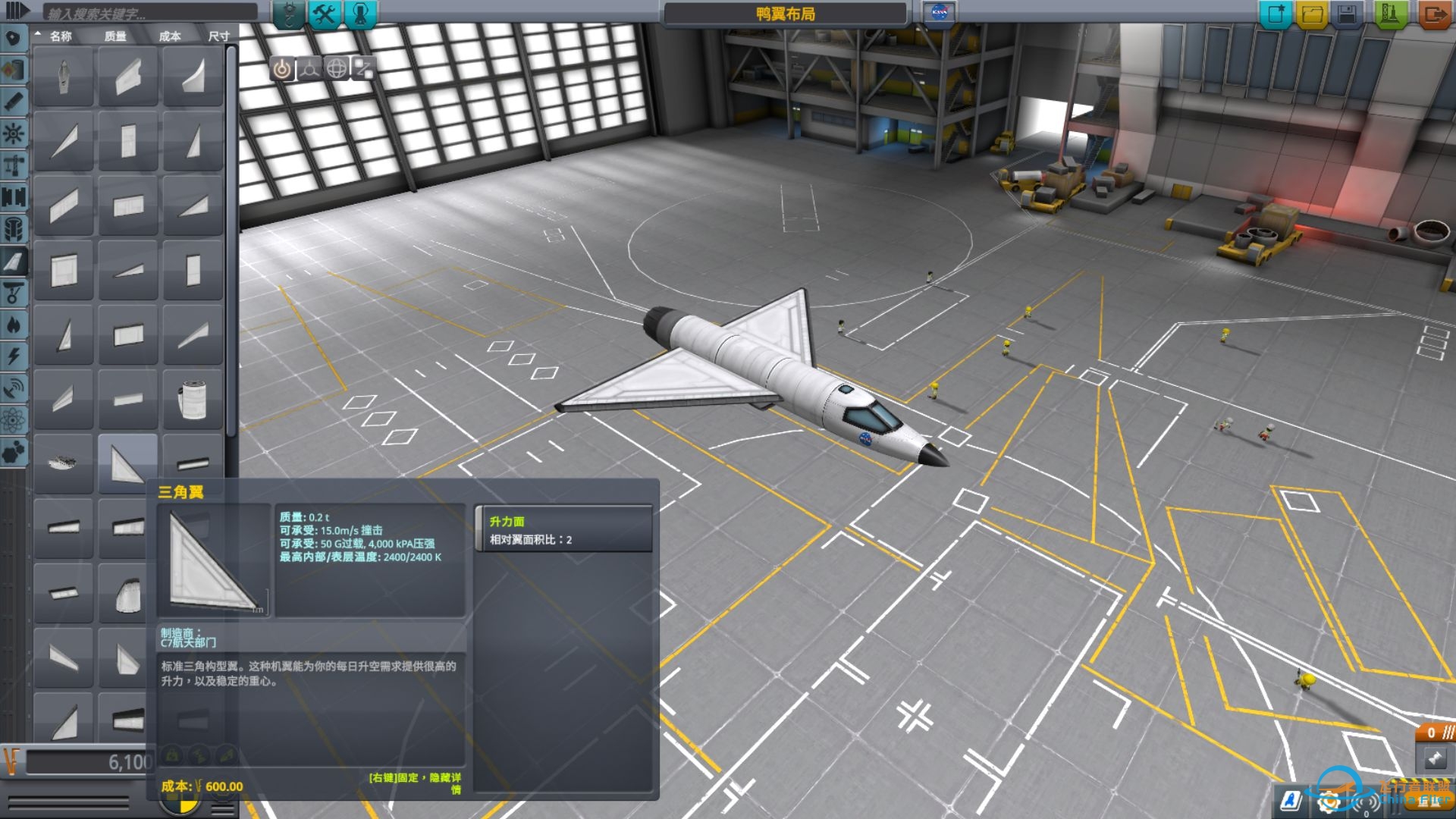The width and height of the screenshot is (1456, 819).
Task: Open the yellow folder load craft button
Action: [1312, 14]
